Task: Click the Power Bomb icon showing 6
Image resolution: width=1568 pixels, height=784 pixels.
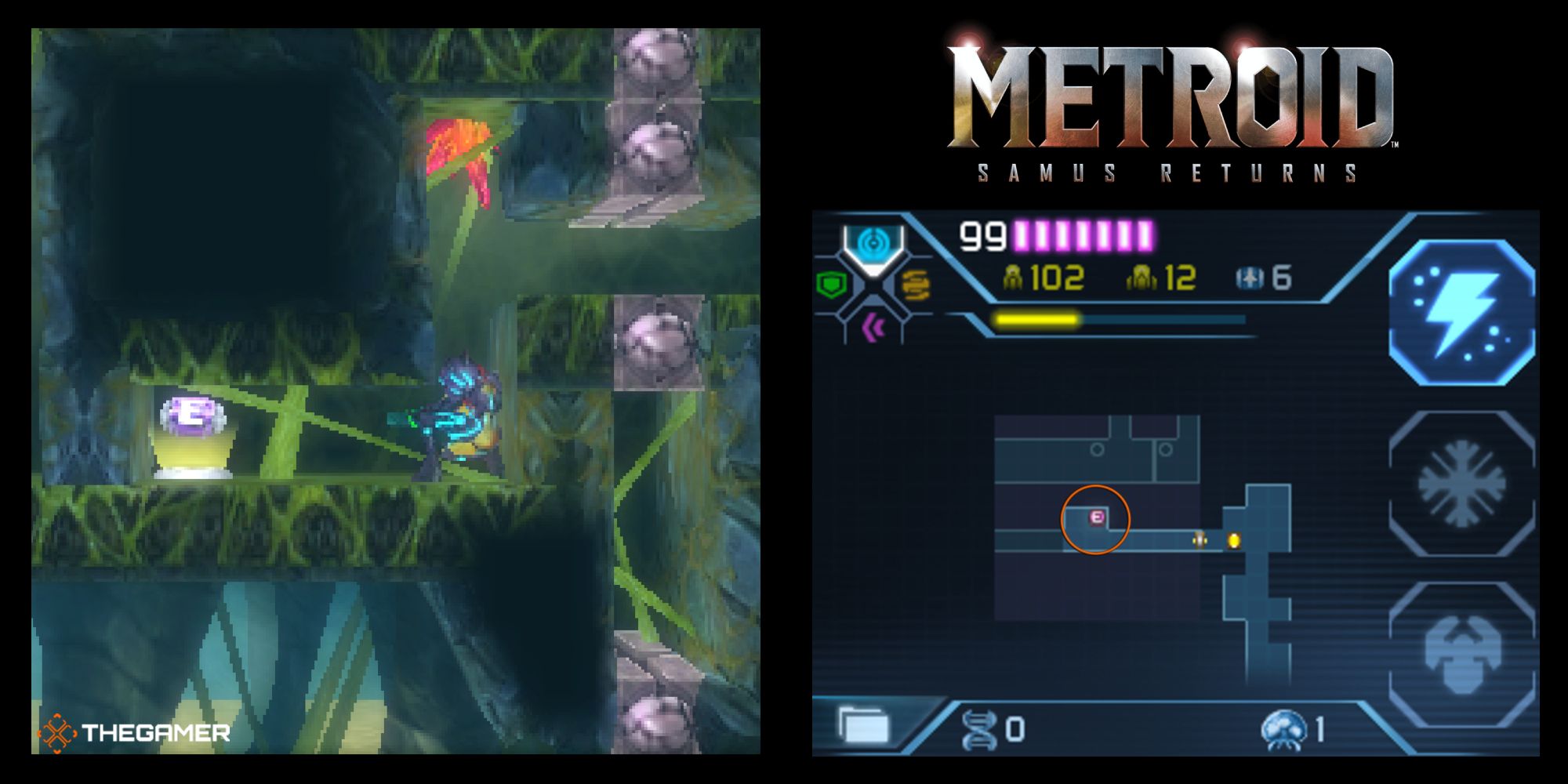Action: coord(1262,276)
